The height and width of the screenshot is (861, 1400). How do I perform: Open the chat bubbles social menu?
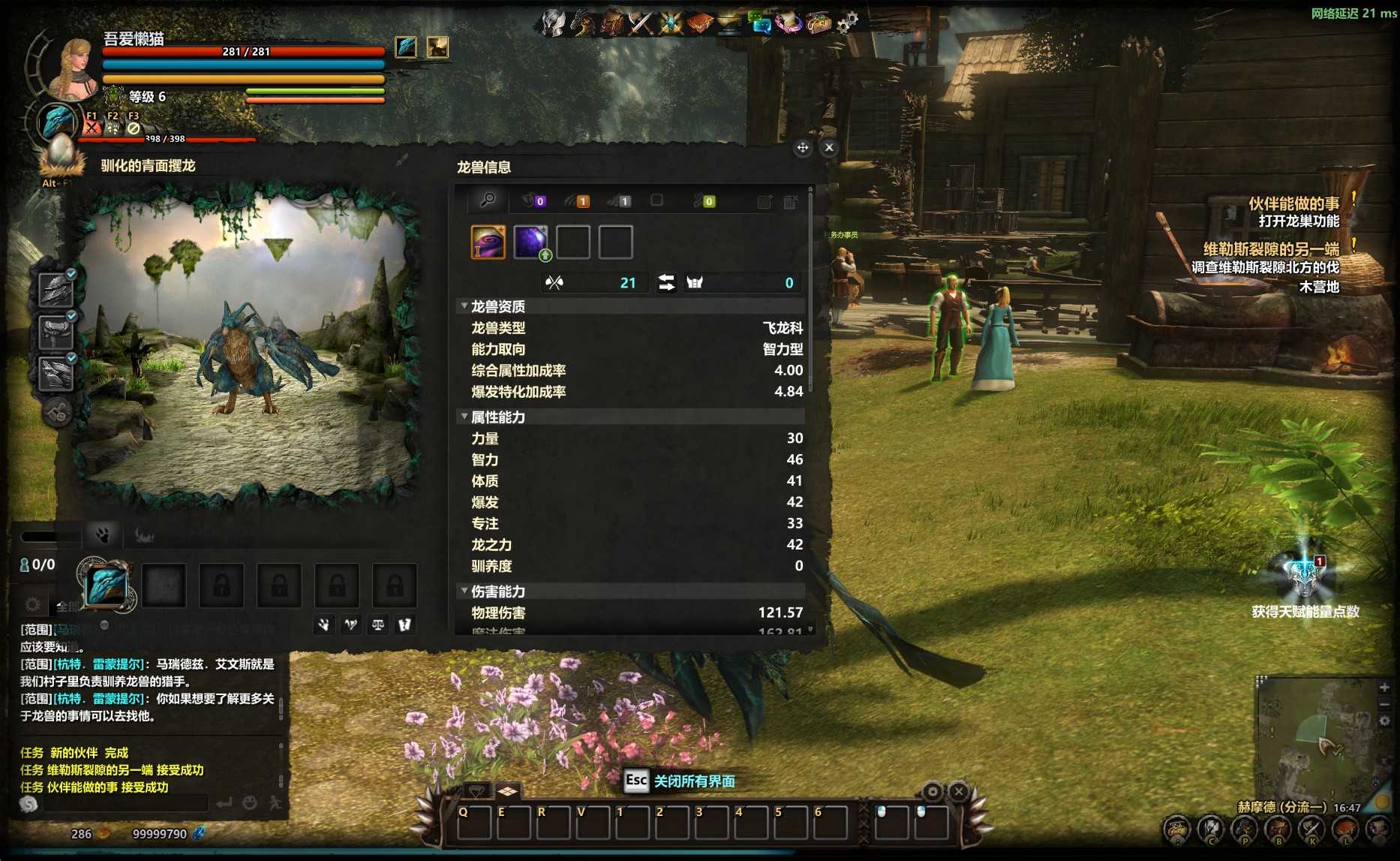click(761, 24)
